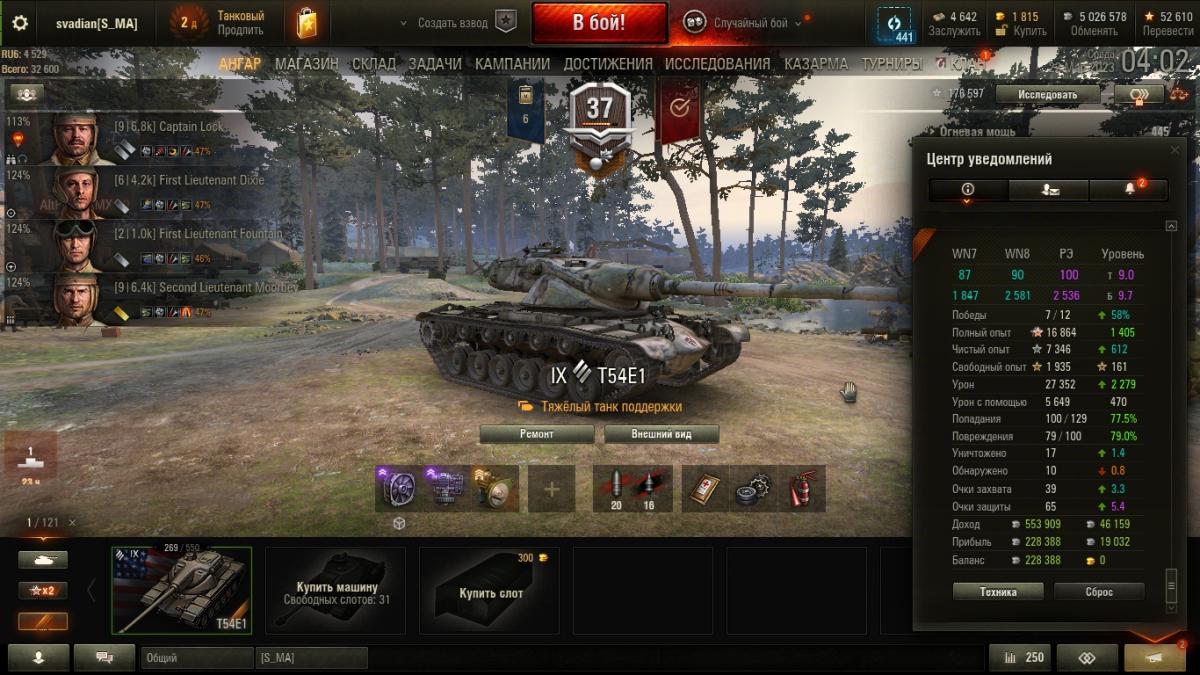The width and height of the screenshot is (1200, 675).
Task: Click the empty equipment slot with plus sign
Action: 552,489
